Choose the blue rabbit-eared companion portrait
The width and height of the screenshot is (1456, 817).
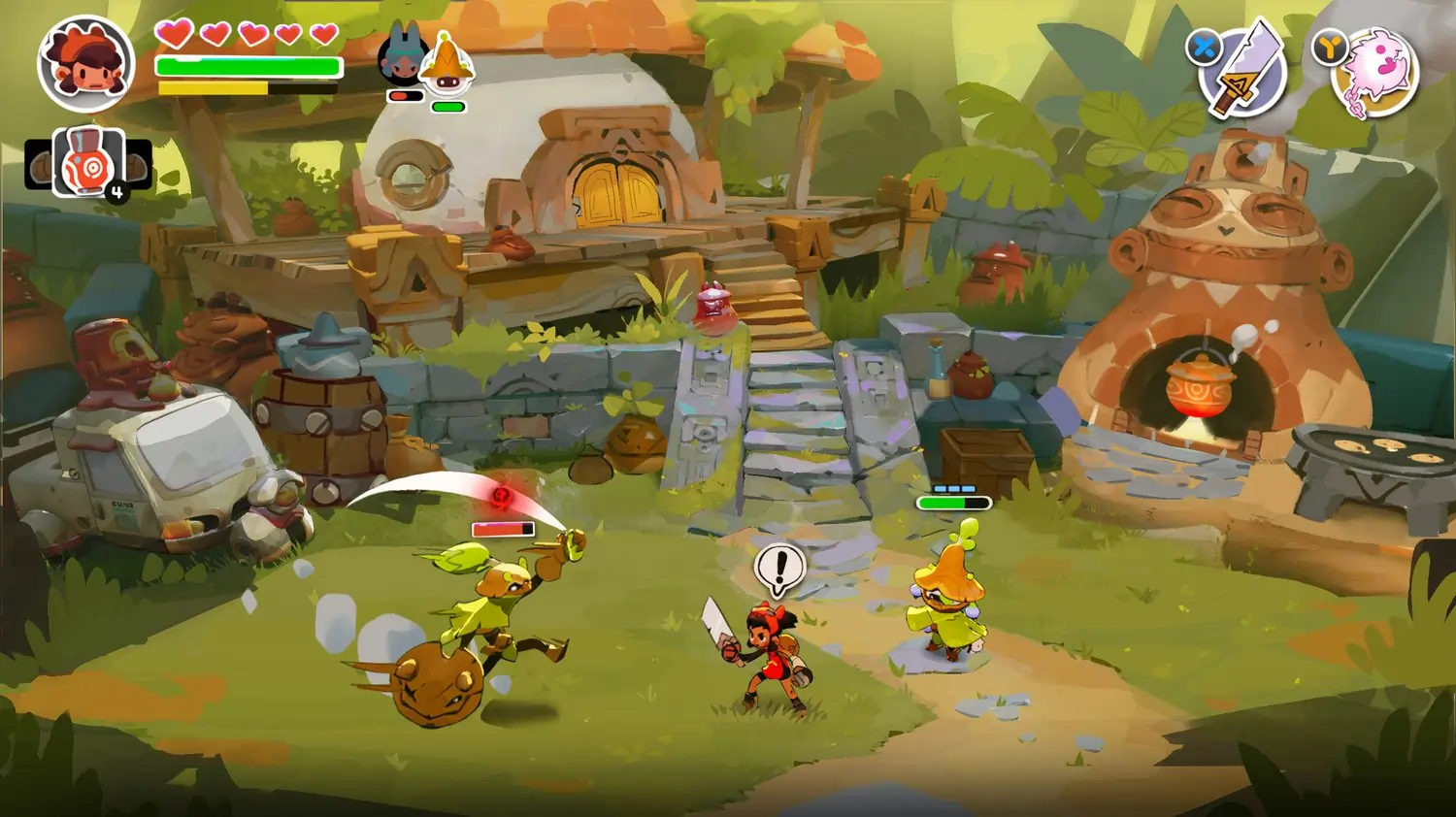[x=400, y=58]
